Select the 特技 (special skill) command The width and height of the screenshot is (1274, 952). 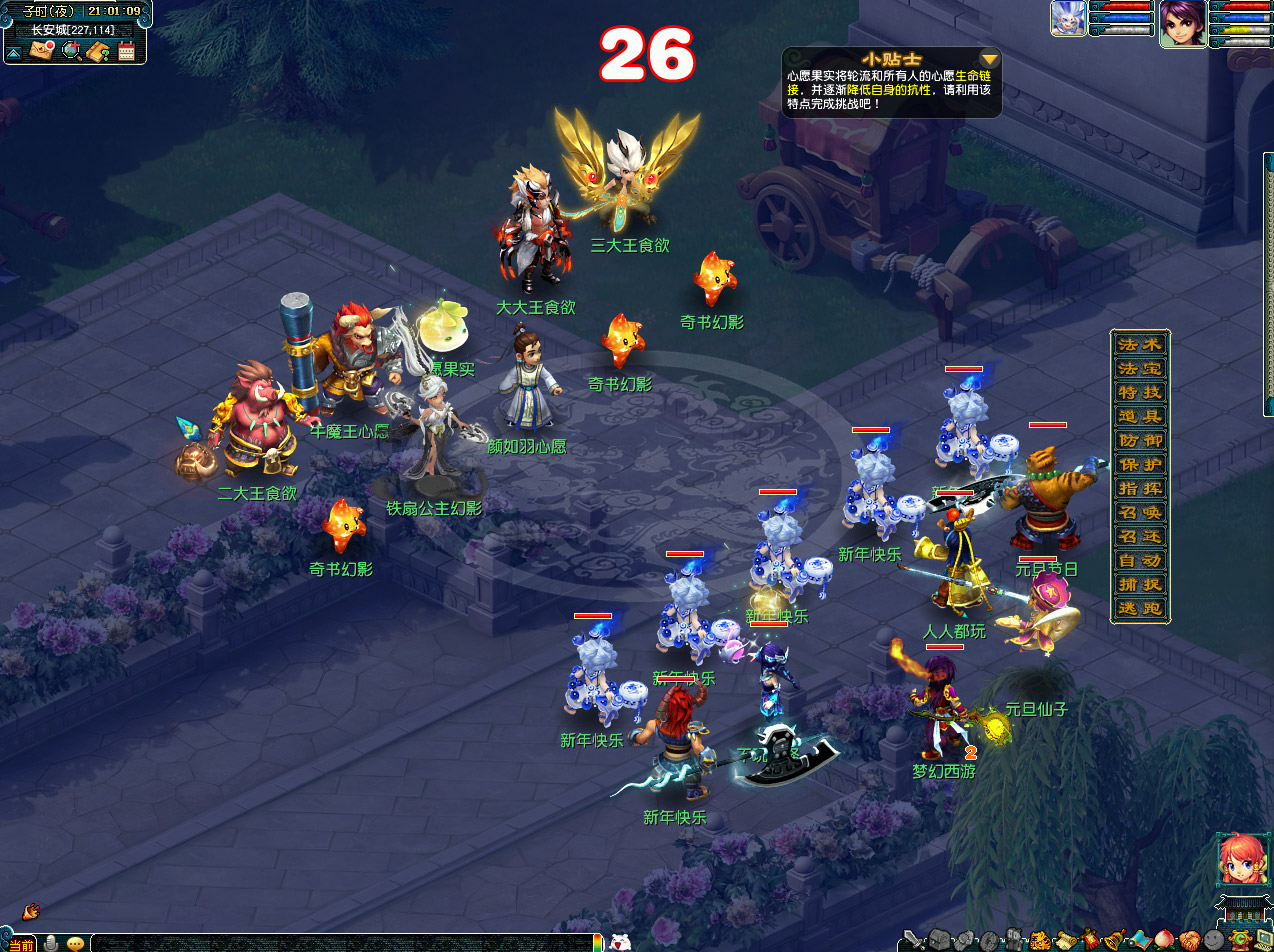click(x=1140, y=392)
